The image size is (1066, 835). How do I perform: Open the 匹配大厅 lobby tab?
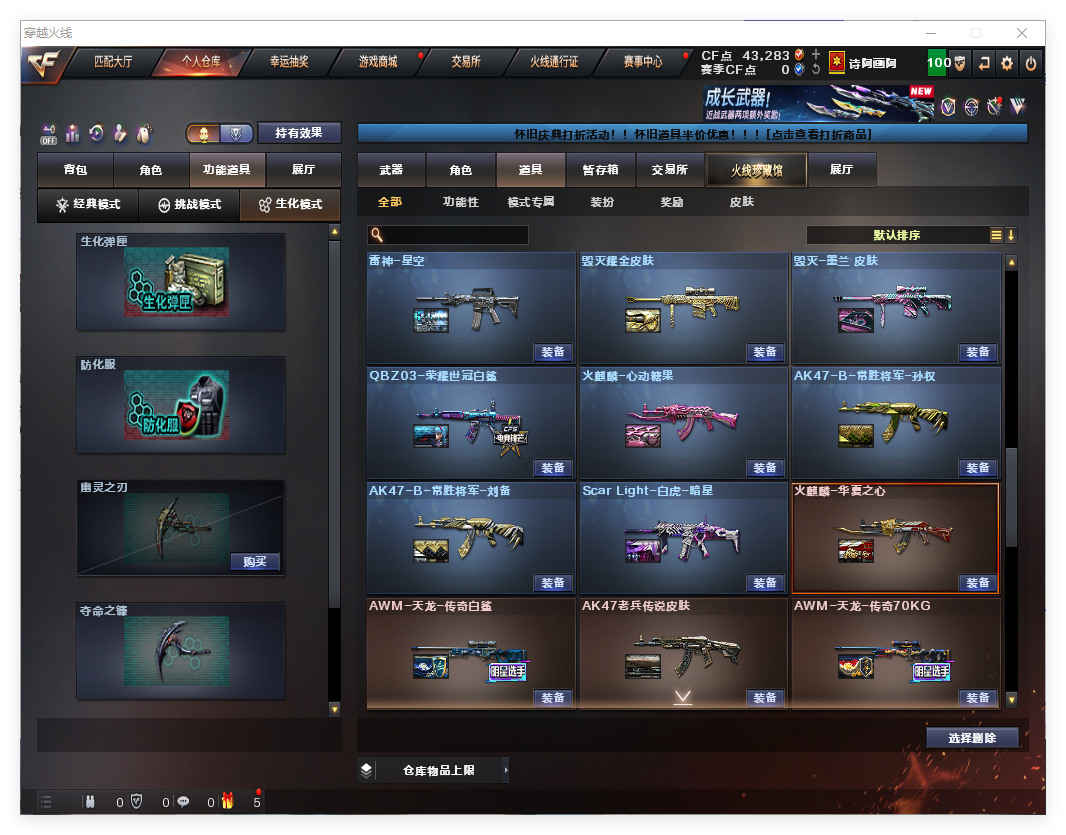coord(113,62)
